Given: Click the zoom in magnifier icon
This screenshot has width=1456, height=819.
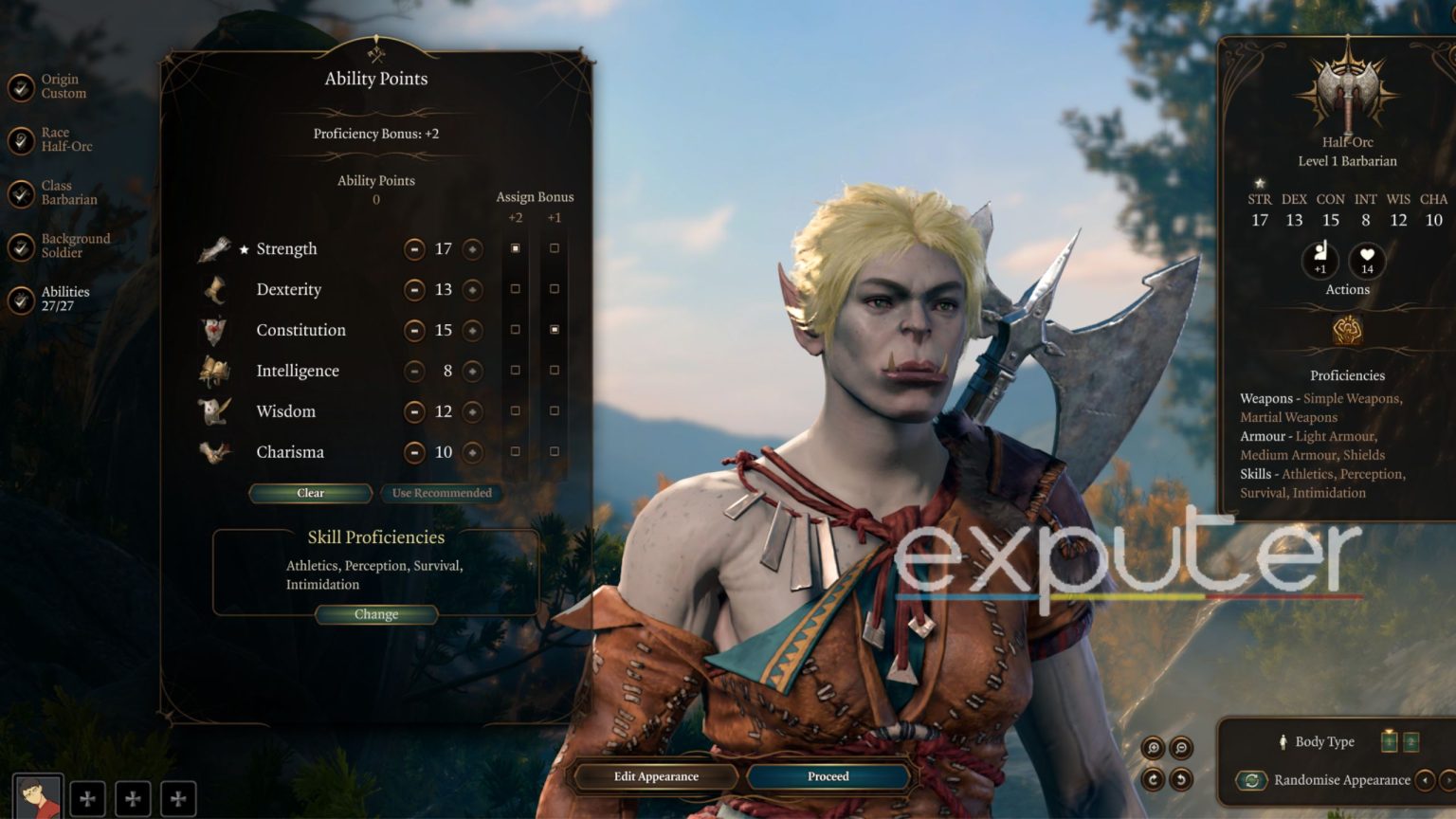Looking at the screenshot, I should point(1153,746).
